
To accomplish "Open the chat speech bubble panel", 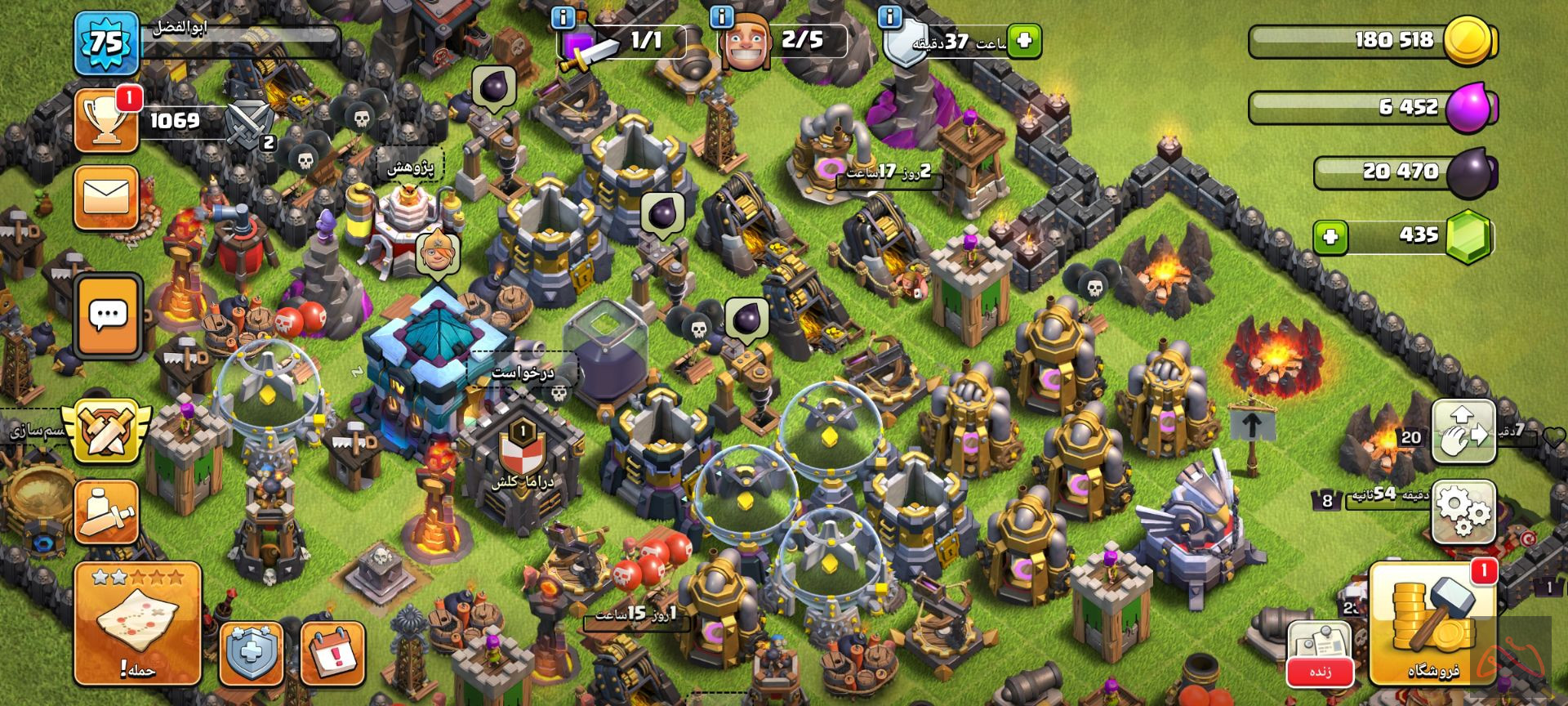I will (109, 315).
